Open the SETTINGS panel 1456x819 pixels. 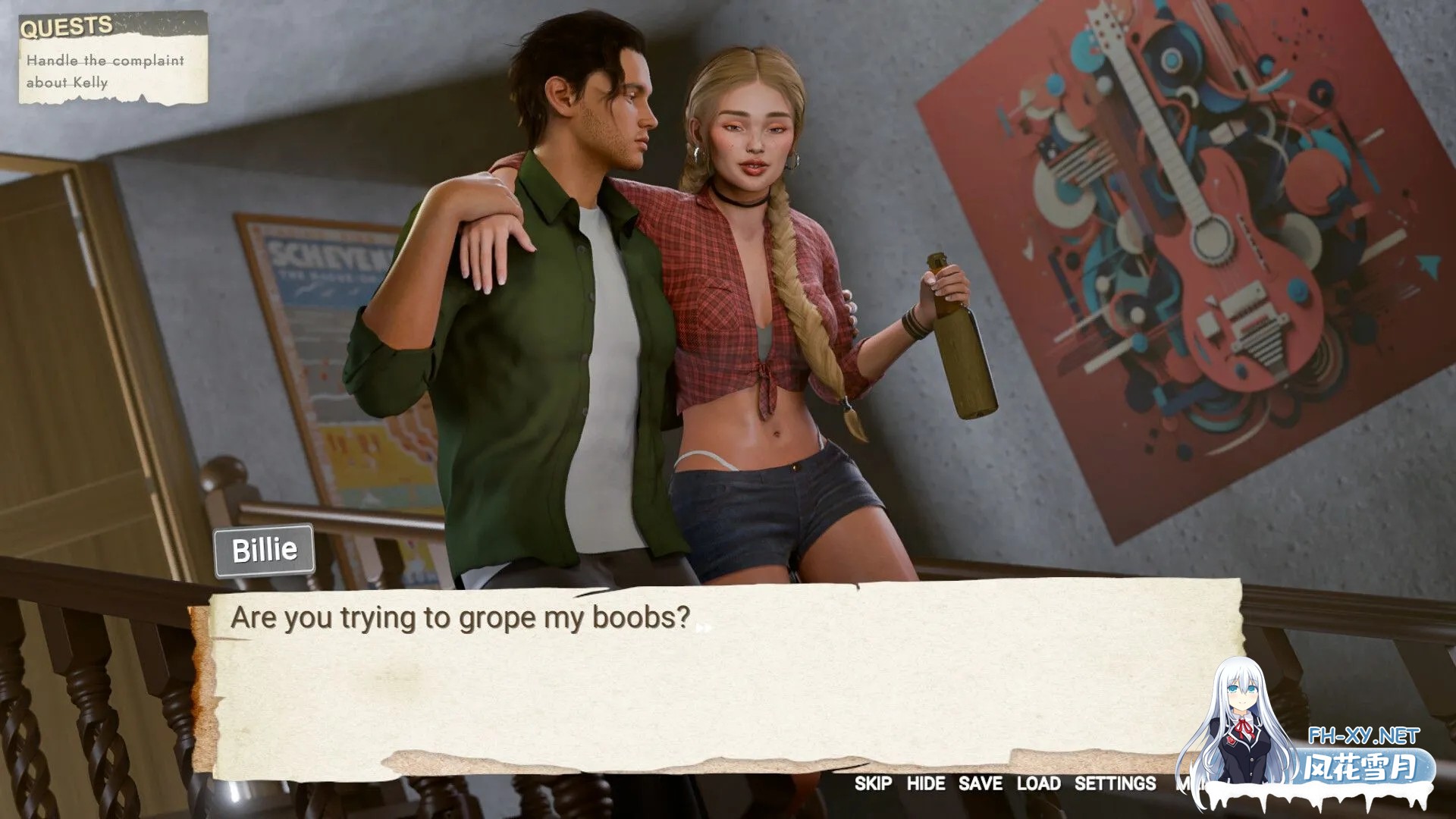pyautogui.click(x=1116, y=785)
